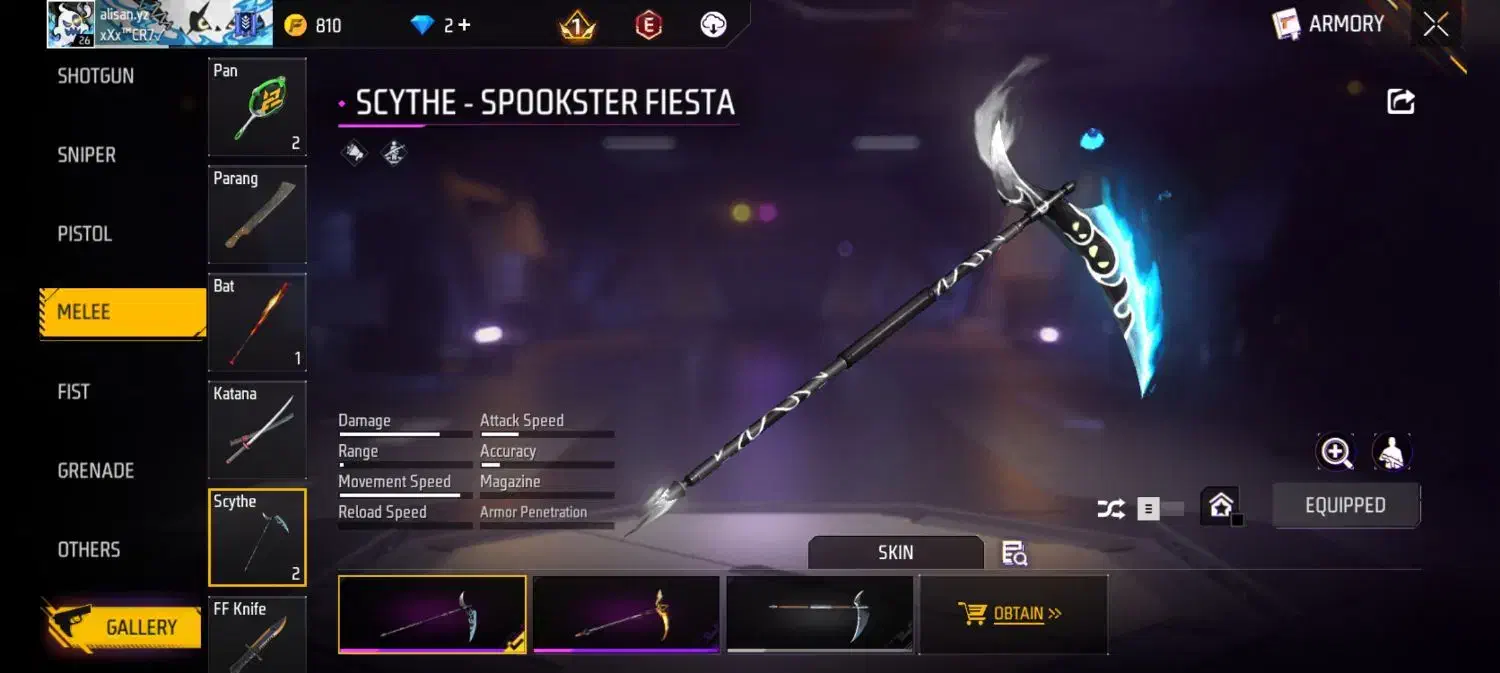
Task: Select the Bat melee weapon
Action: (x=257, y=322)
